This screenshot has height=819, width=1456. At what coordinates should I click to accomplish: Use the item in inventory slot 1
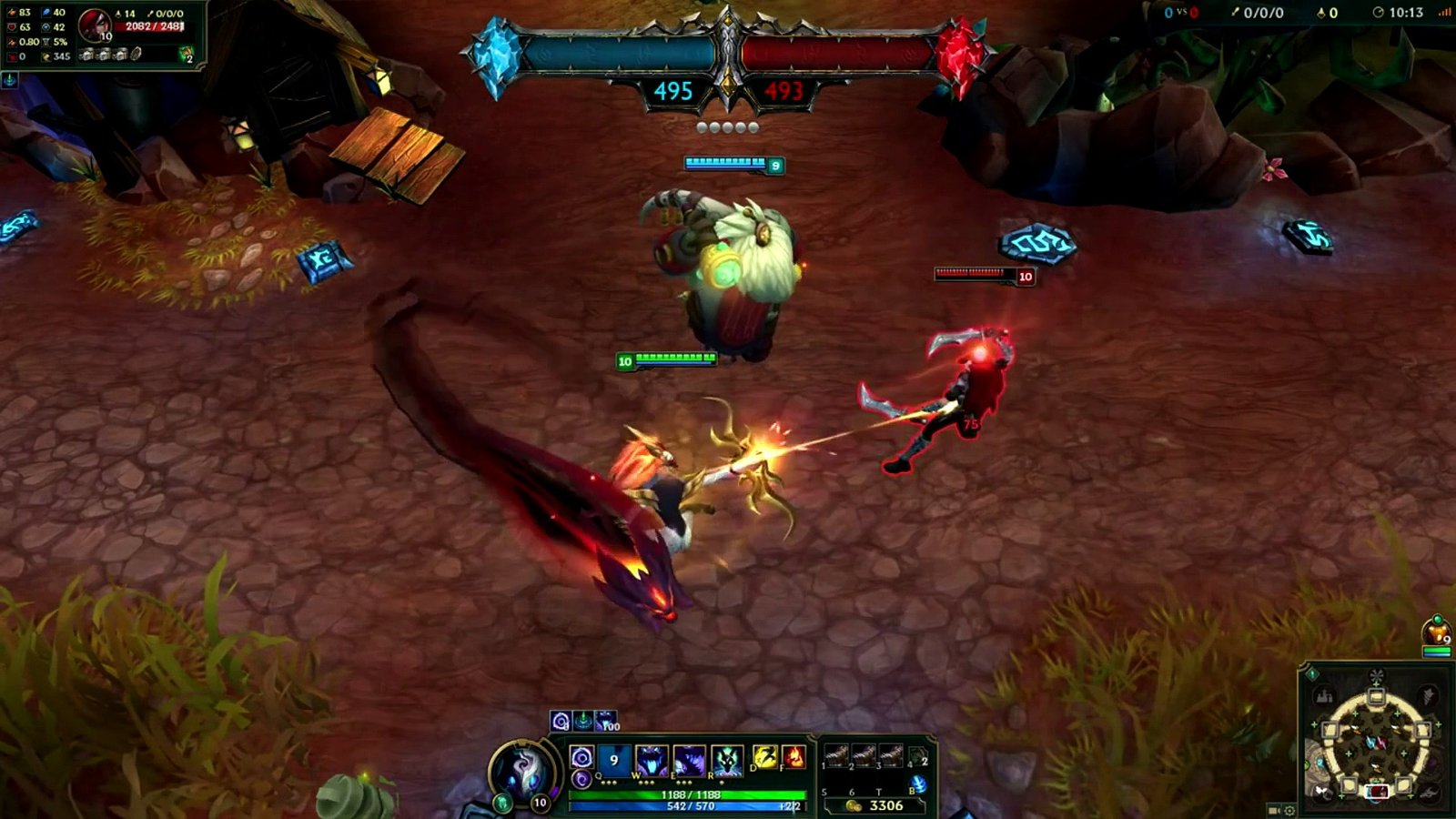[836, 755]
